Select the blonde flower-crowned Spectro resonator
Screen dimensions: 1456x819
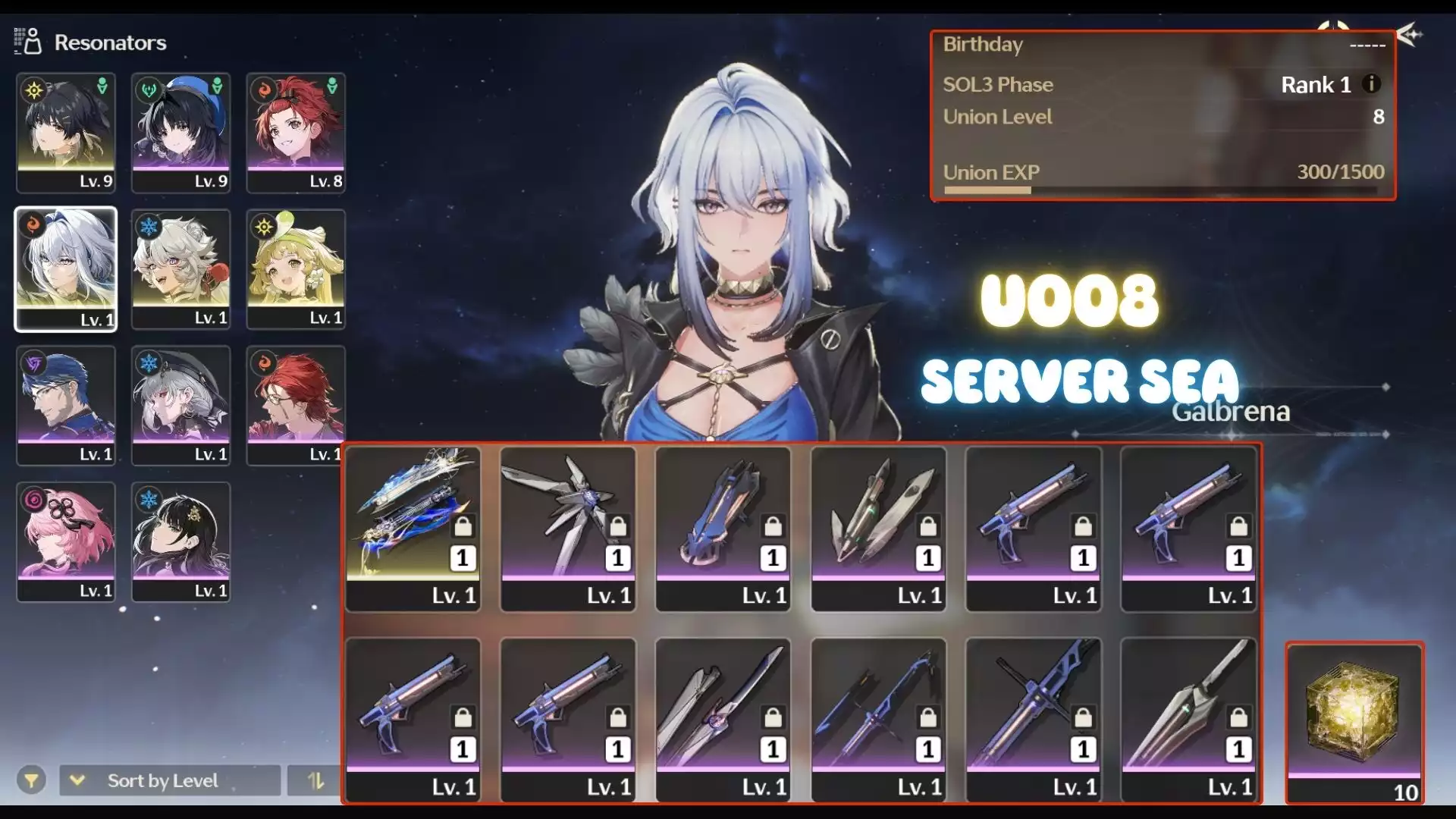coord(296,269)
